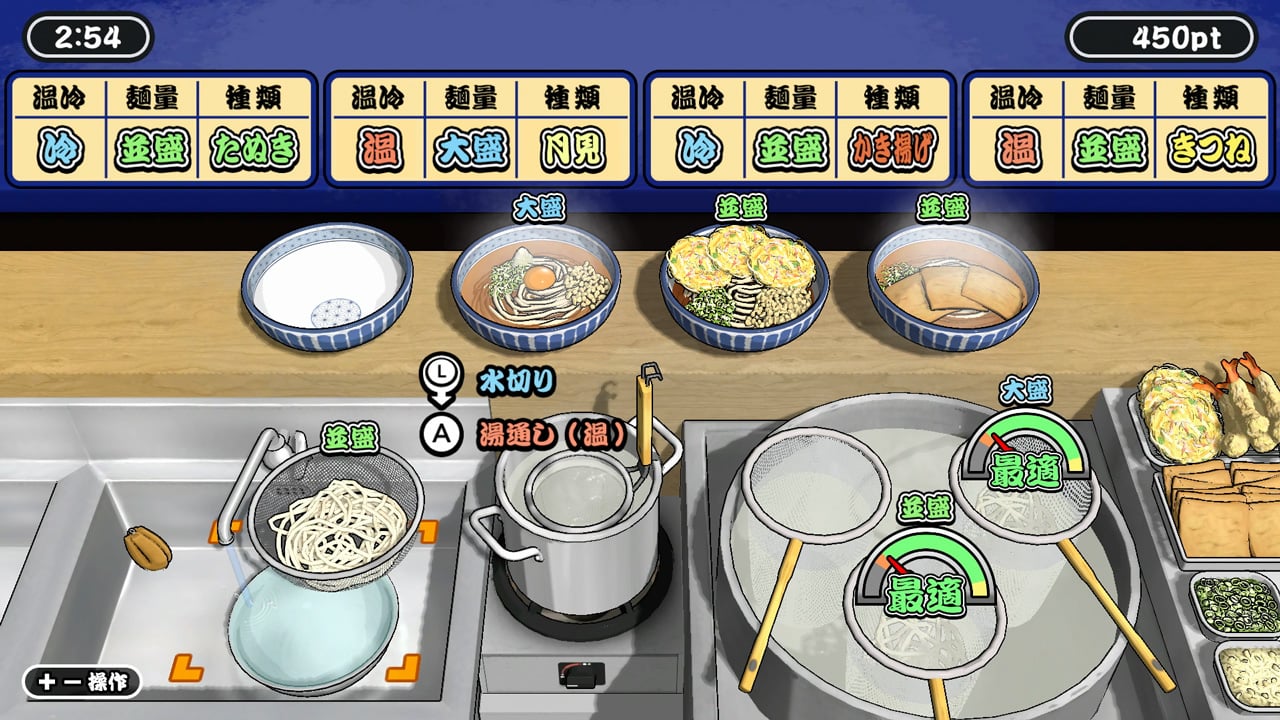The image size is (1280, 720).
Task: Click the 最適 doneness gauge on the 大盛 strainer
Action: coord(1022,462)
